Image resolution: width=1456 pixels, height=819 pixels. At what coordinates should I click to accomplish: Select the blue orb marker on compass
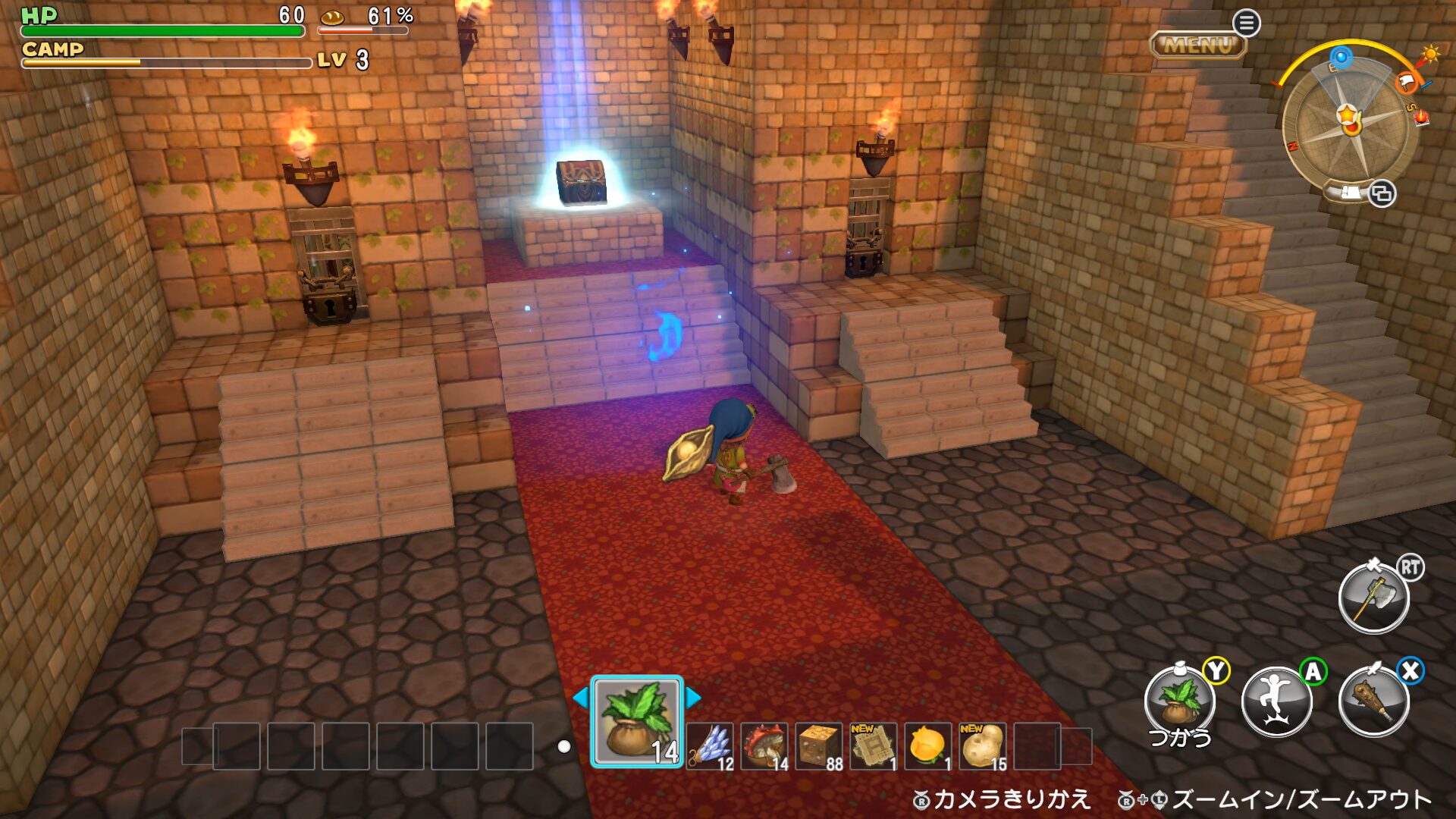pyautogui.click(x=1341, y=57)
